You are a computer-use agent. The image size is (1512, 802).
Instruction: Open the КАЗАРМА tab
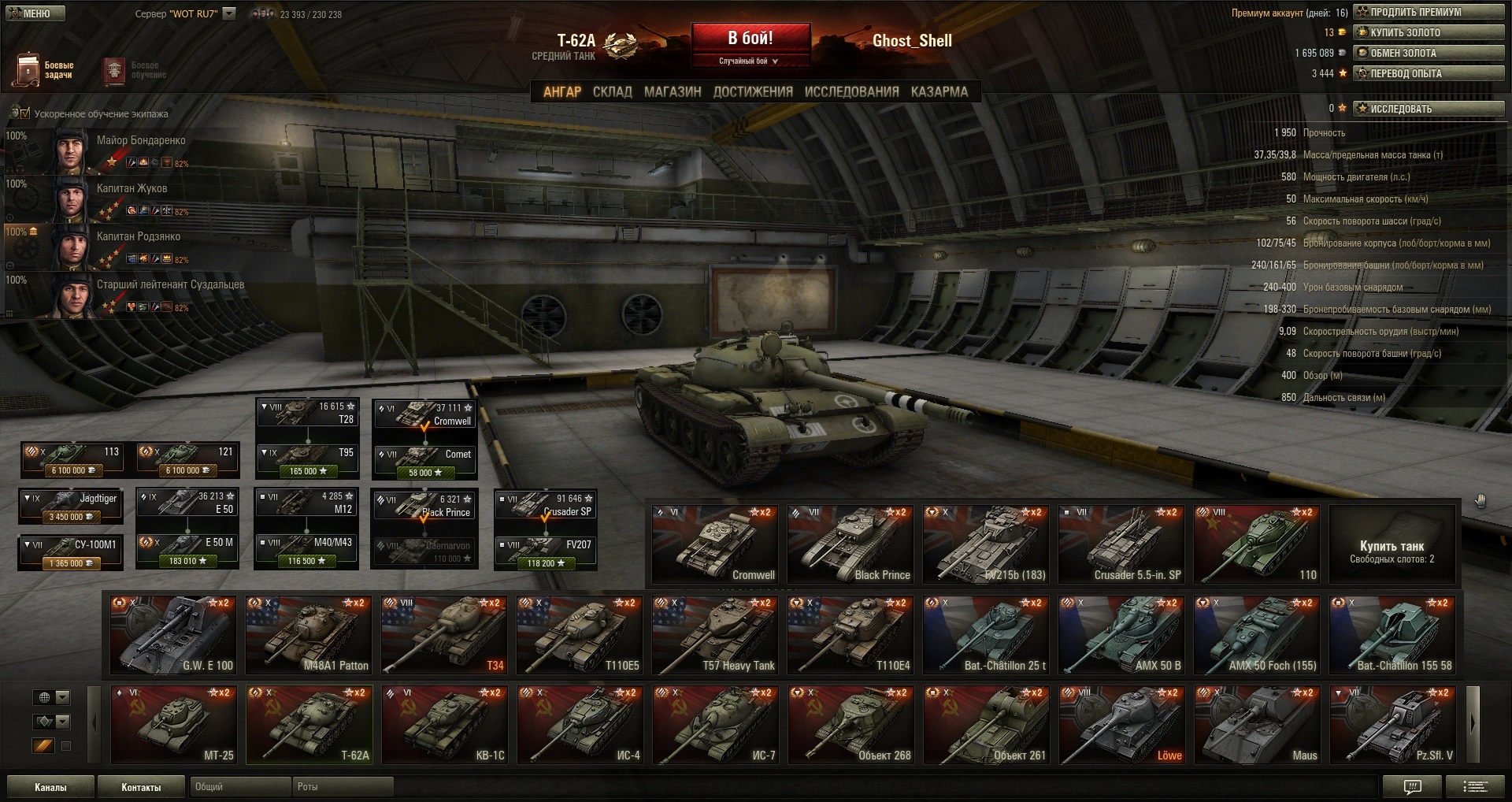tap(939, 92)
